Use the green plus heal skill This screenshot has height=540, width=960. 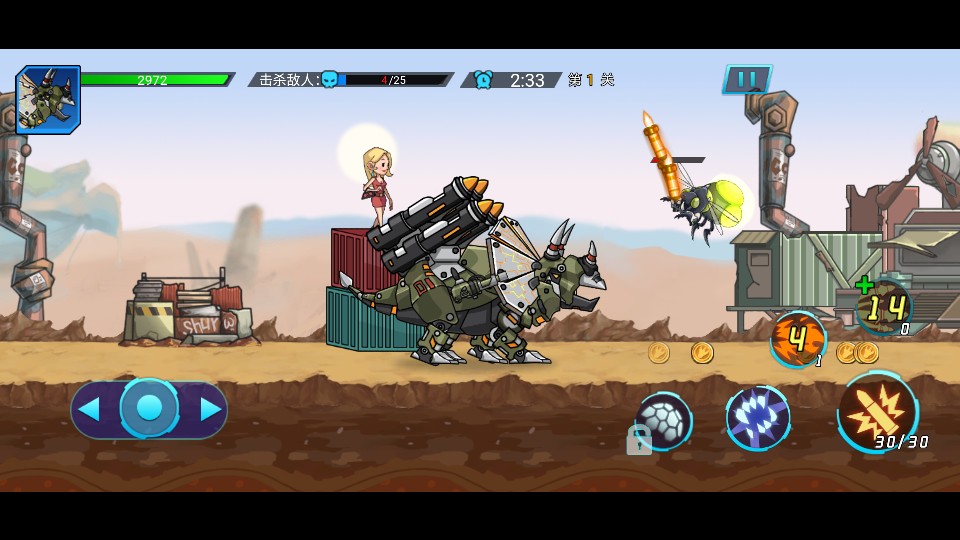(x=883, y=307)
